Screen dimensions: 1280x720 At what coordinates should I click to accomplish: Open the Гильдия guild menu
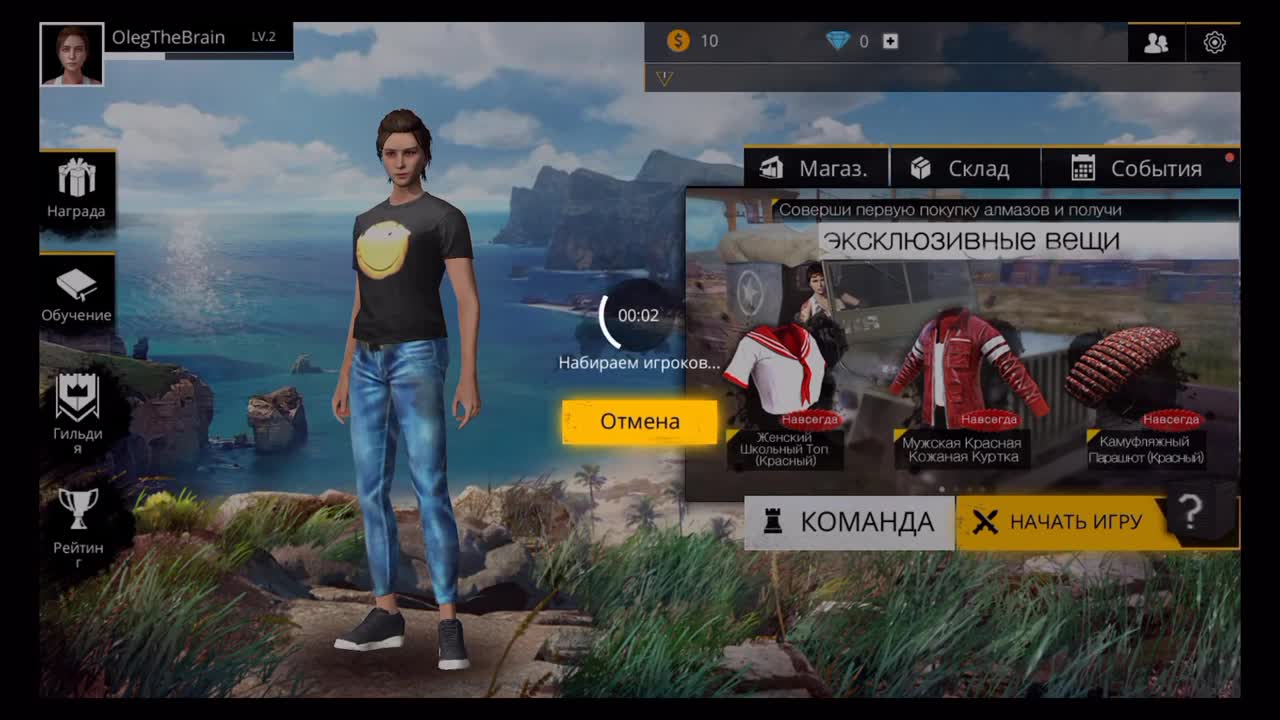77,411
